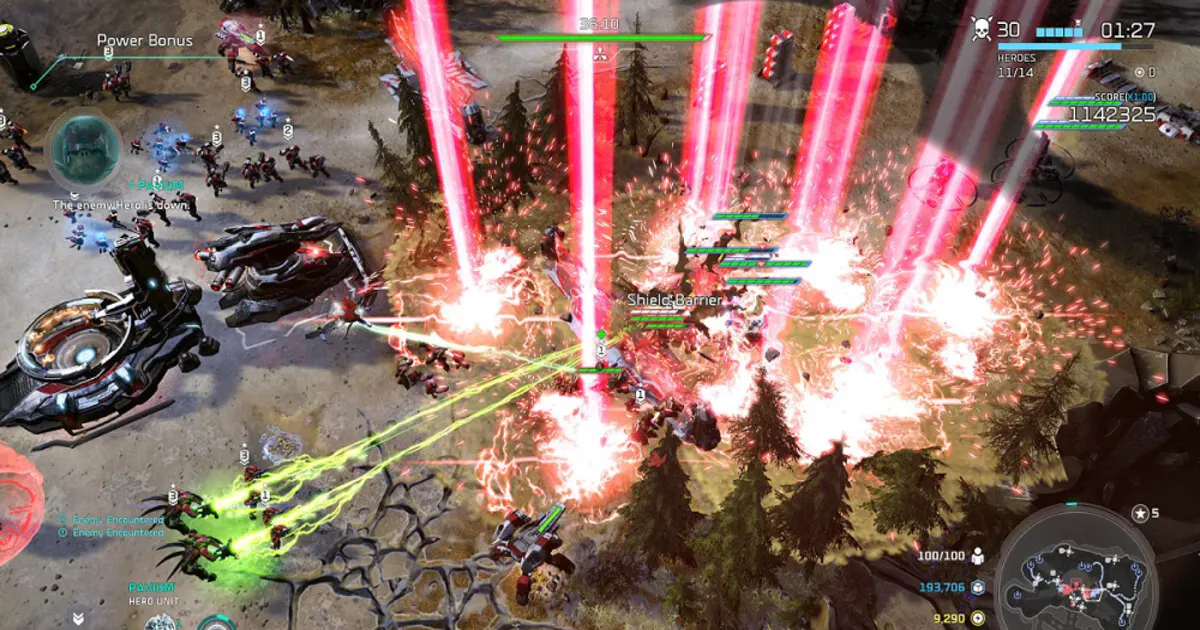Click the supplies cube icon
Viewport: 1200px width, 630px height.
pos(978,588)
